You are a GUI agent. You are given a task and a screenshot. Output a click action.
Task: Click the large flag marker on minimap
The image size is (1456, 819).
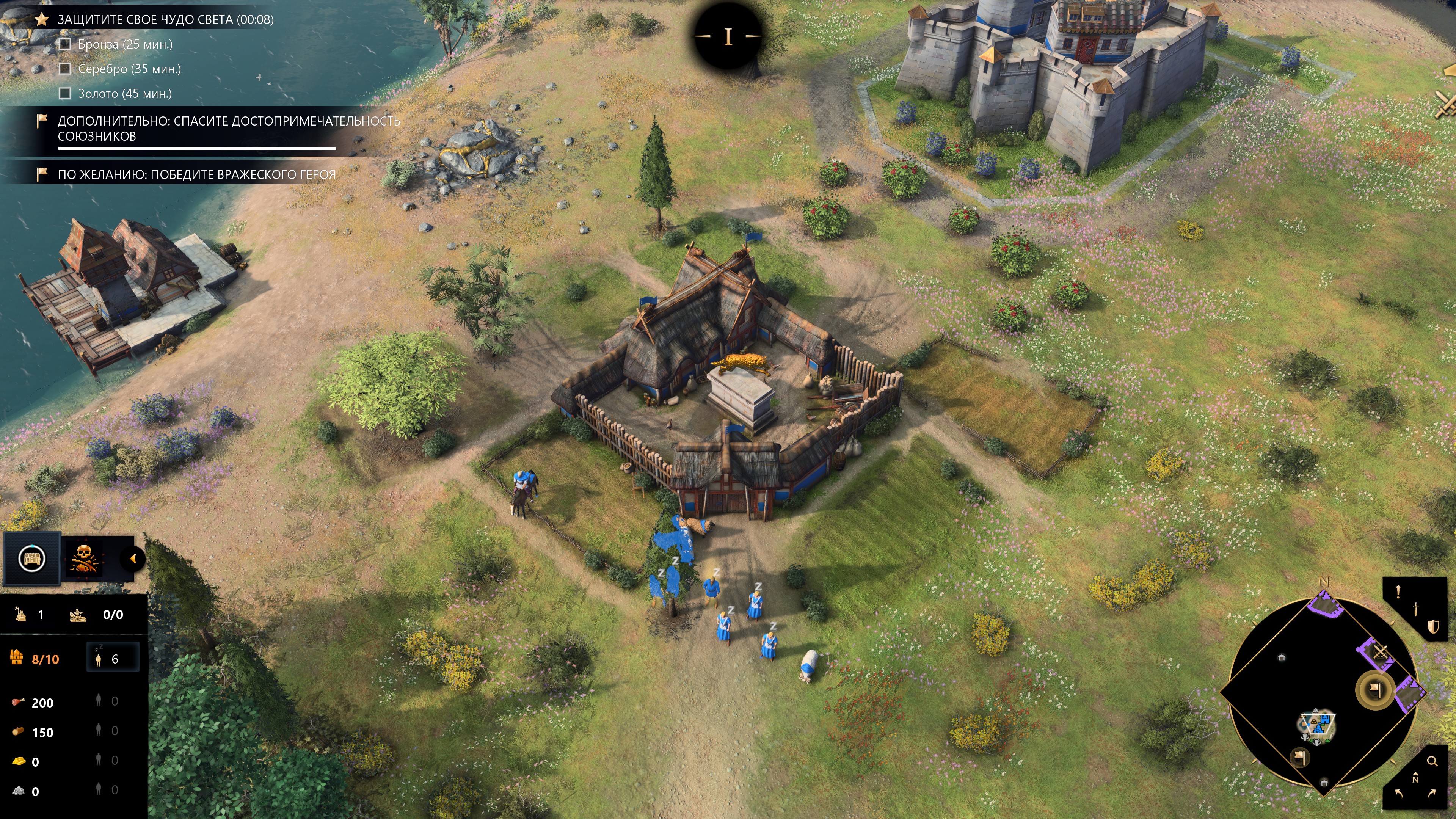[1374, 690]
